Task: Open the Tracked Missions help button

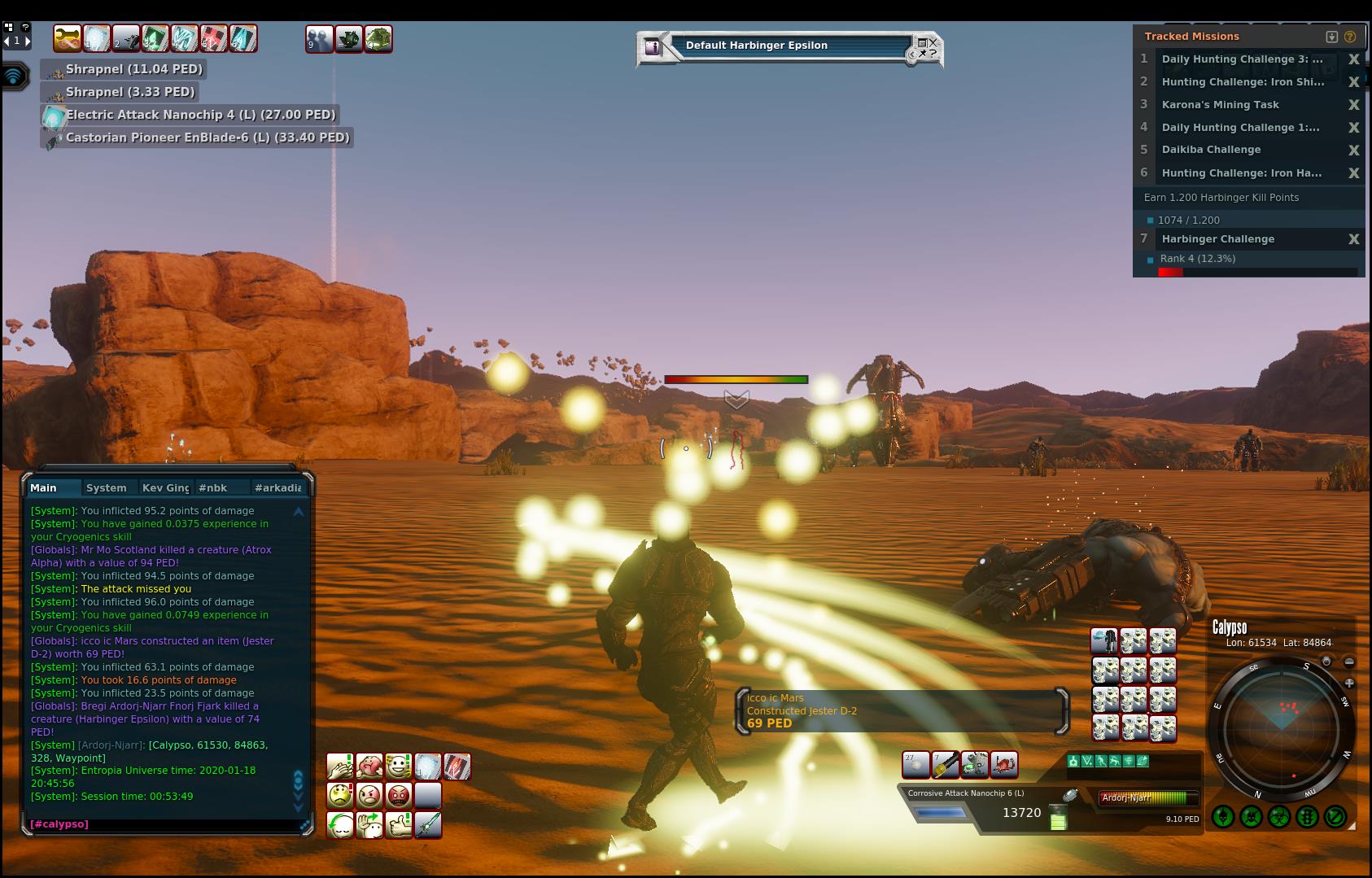Action: pos(1350,37)
